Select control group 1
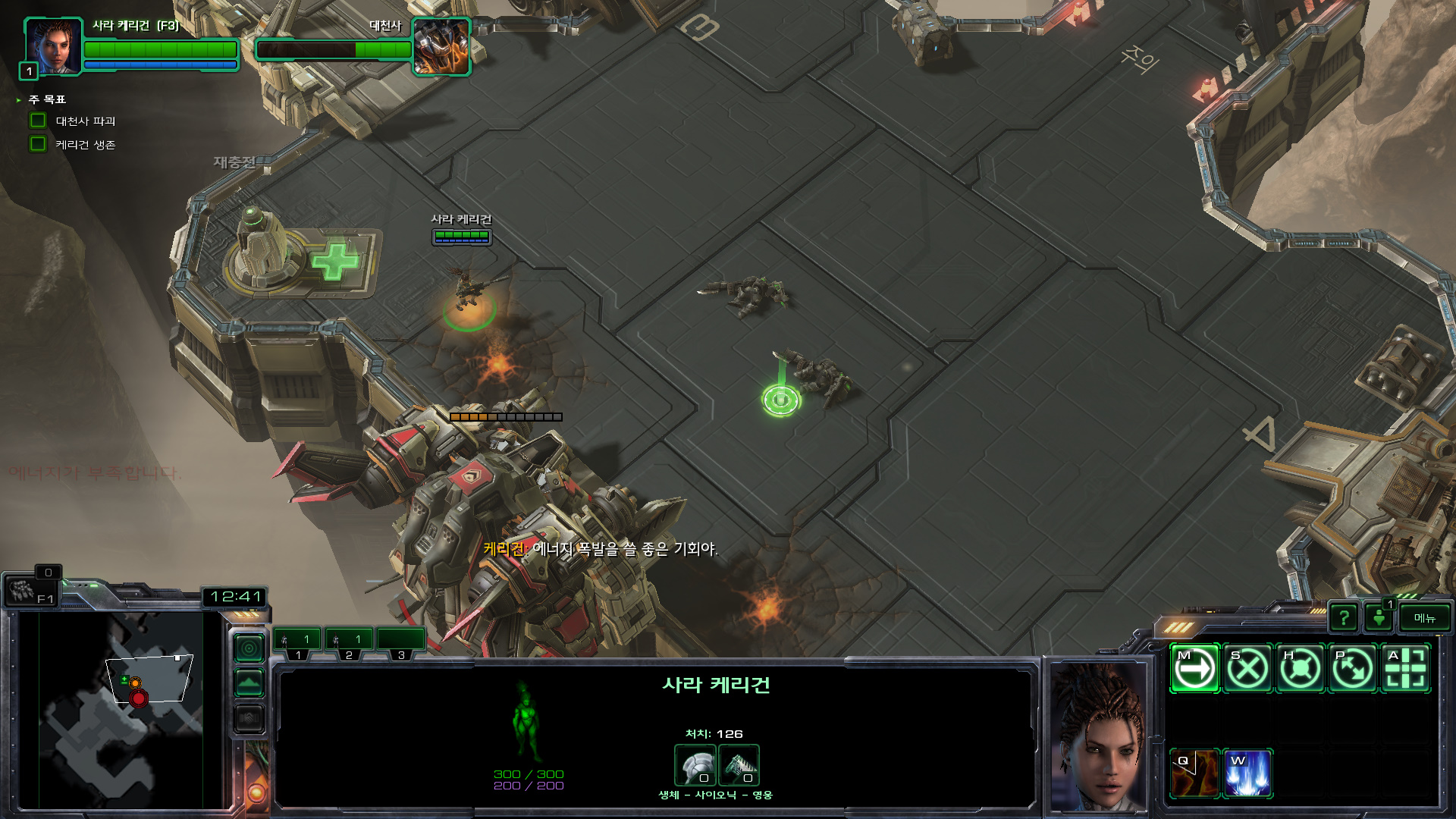 coord(297,642)
